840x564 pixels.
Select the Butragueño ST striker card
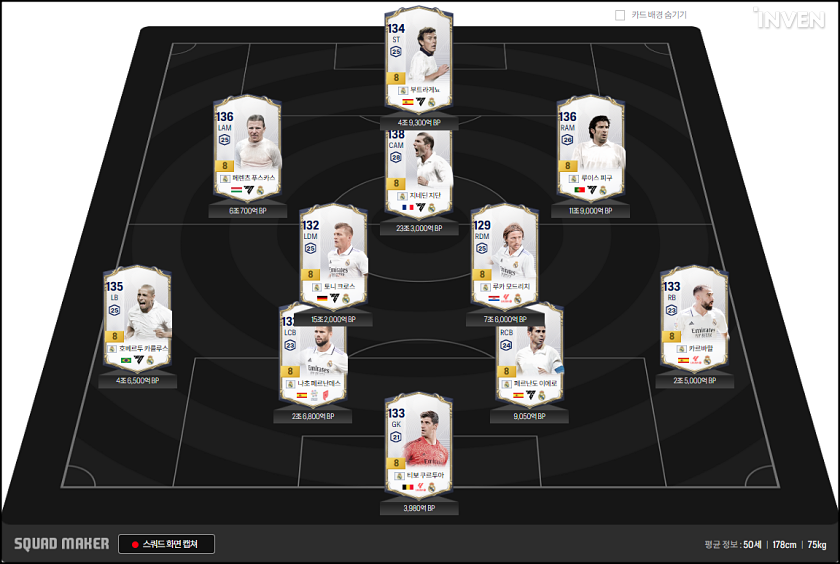[420, 60]
